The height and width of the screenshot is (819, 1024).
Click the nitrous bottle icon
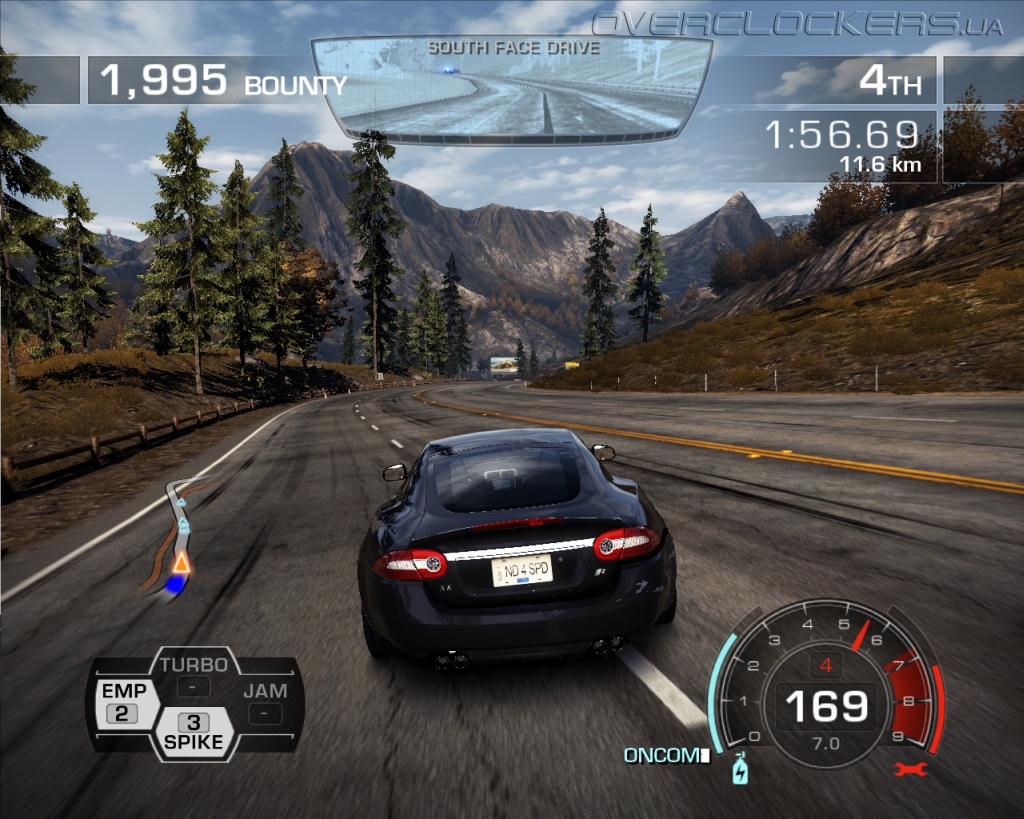pos(740,770)
